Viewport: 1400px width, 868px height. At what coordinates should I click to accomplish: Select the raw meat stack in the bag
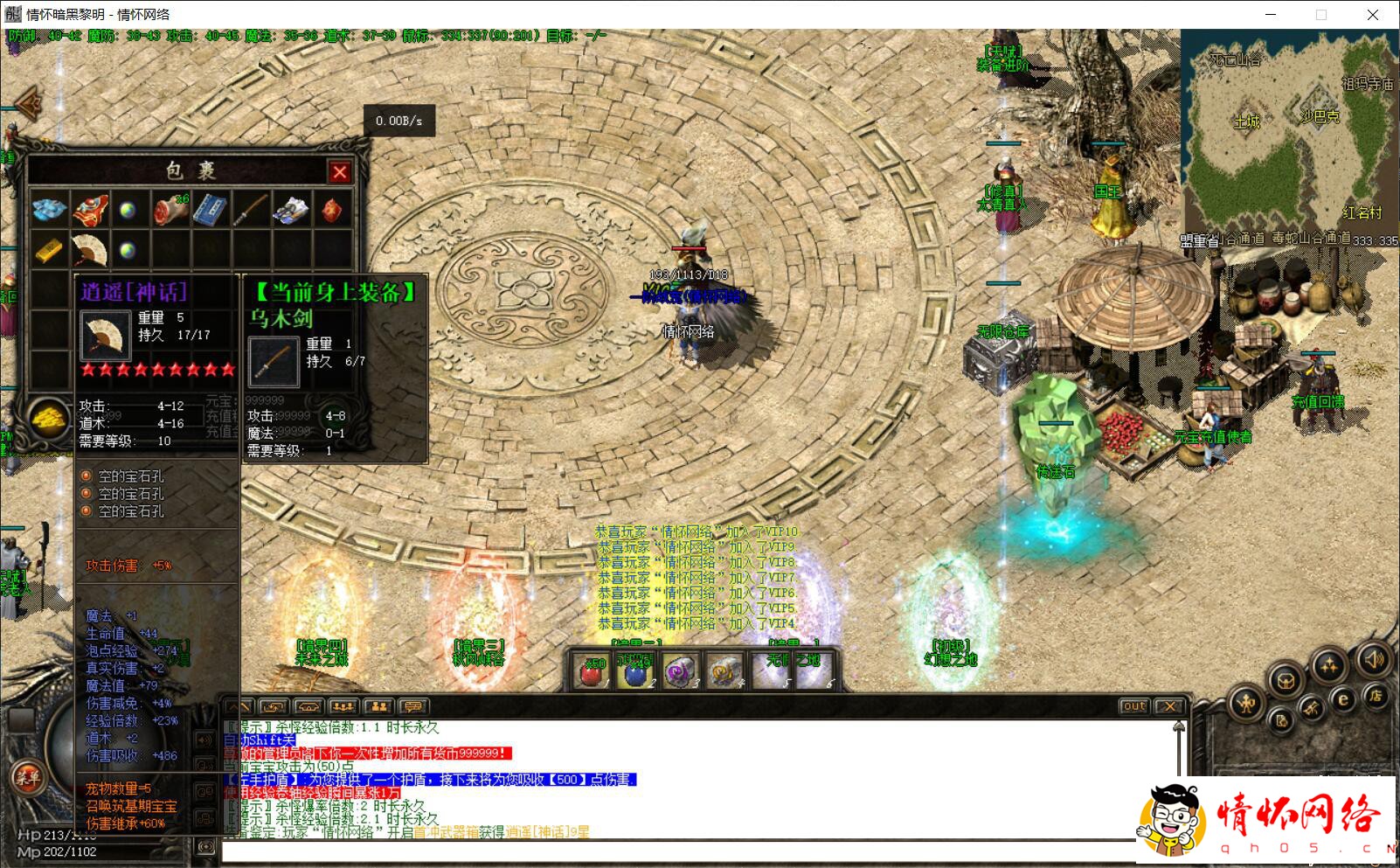click(x=170, y=210)
